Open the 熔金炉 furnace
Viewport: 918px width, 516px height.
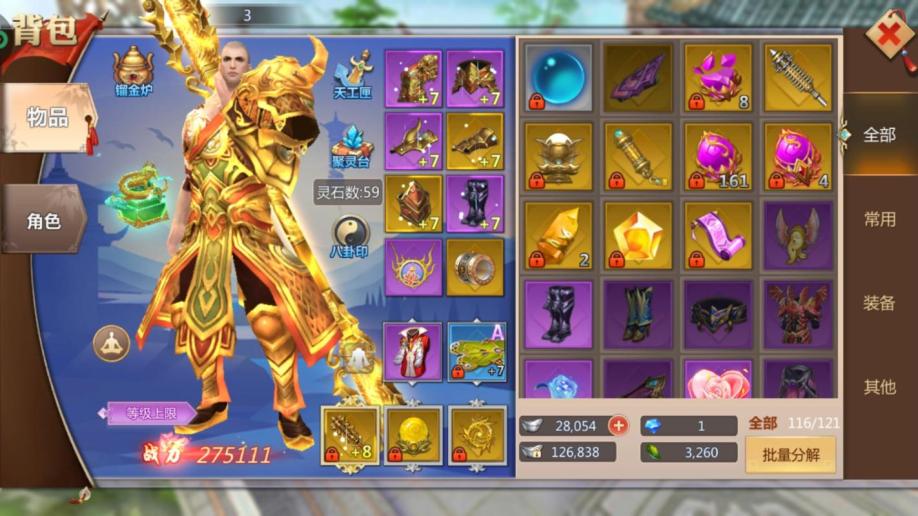(x=132, y=71)
